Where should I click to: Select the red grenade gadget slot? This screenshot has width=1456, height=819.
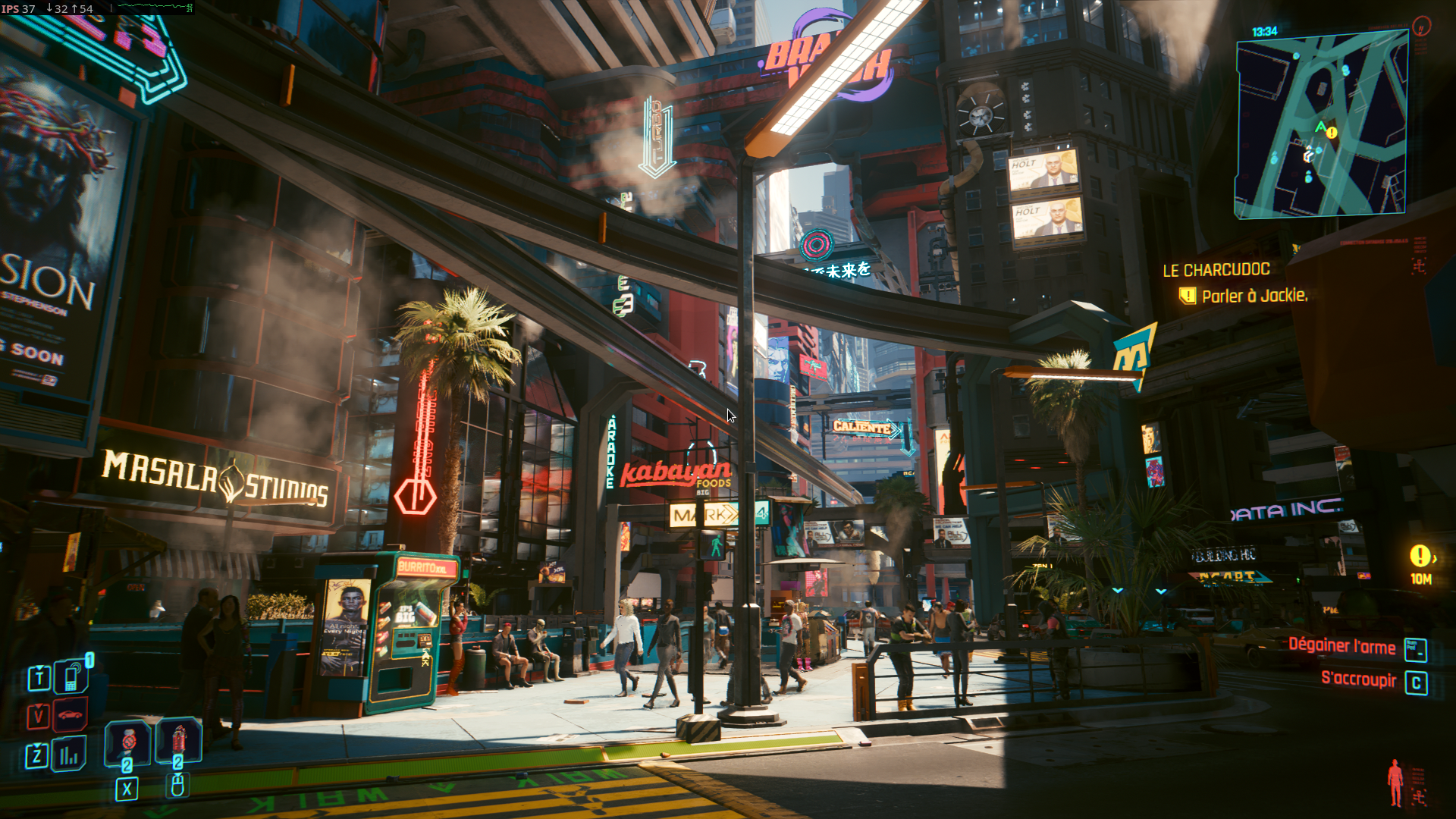[179, 739]
